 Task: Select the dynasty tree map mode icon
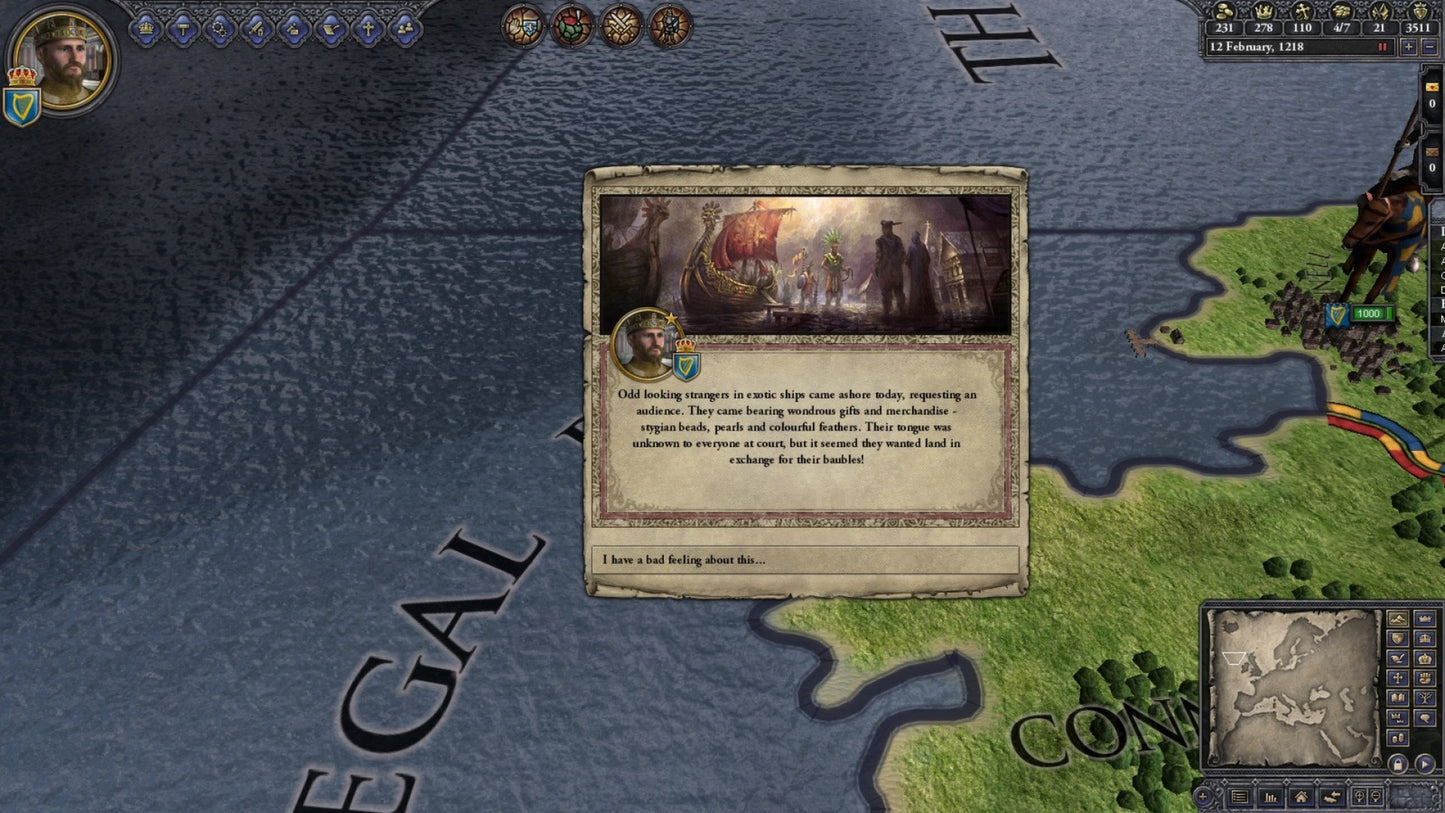tap(1424, 697)
